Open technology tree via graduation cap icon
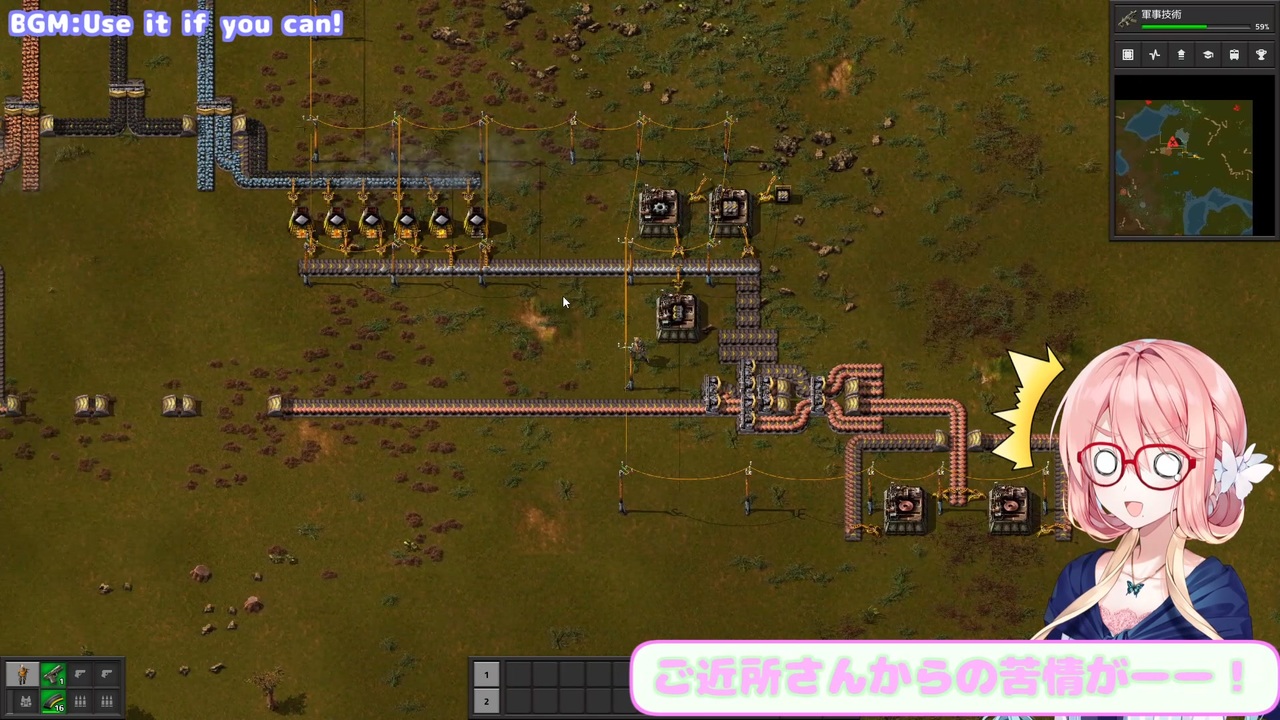This screenshot has width=1280, height=720. (x=1207, y=55)
